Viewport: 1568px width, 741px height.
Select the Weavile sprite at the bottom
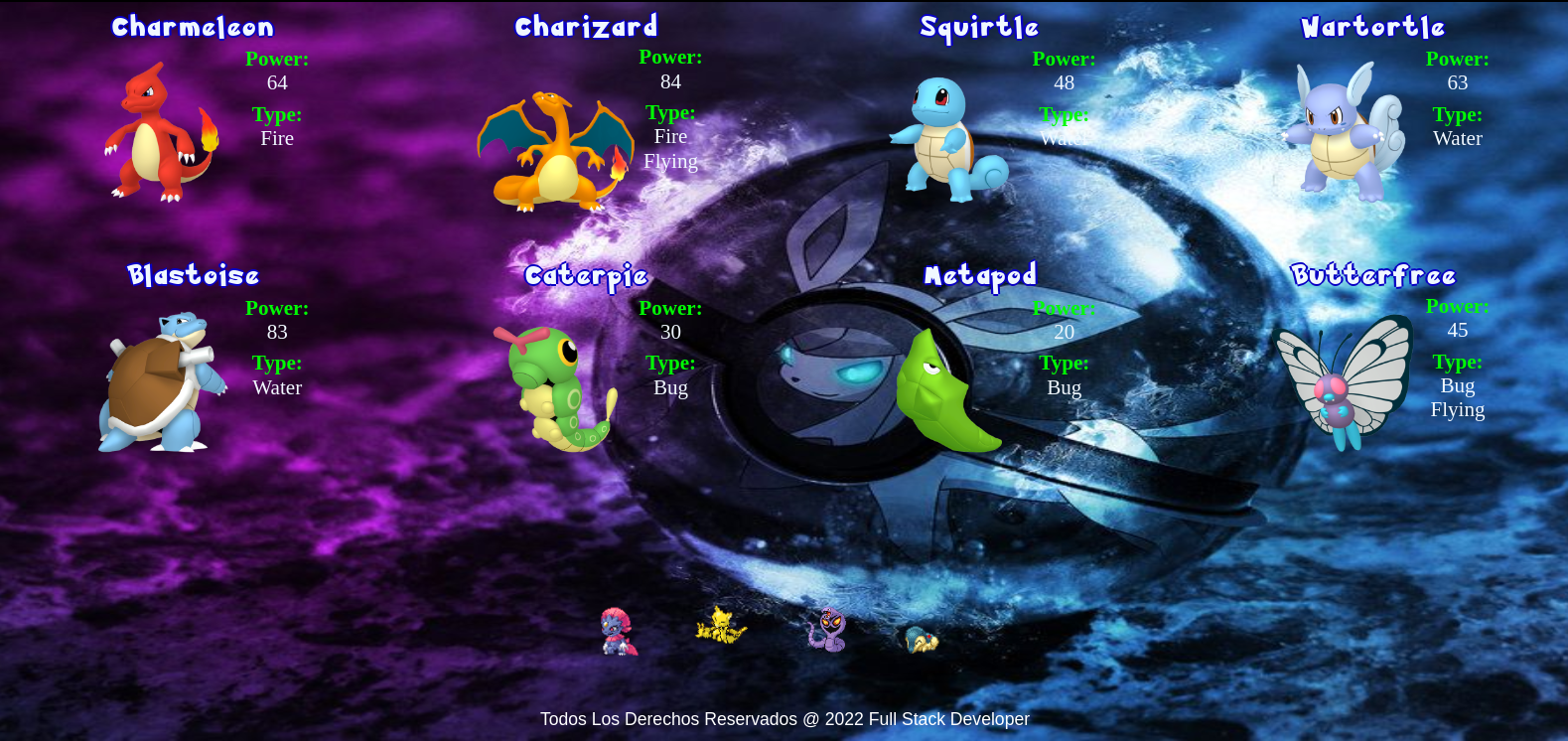(618, 633)
